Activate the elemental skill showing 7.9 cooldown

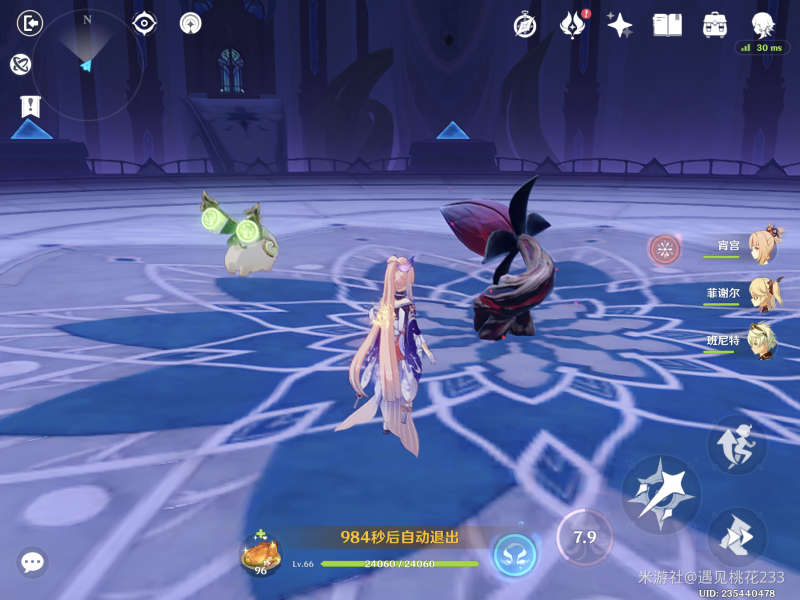[x=584, y=538]
